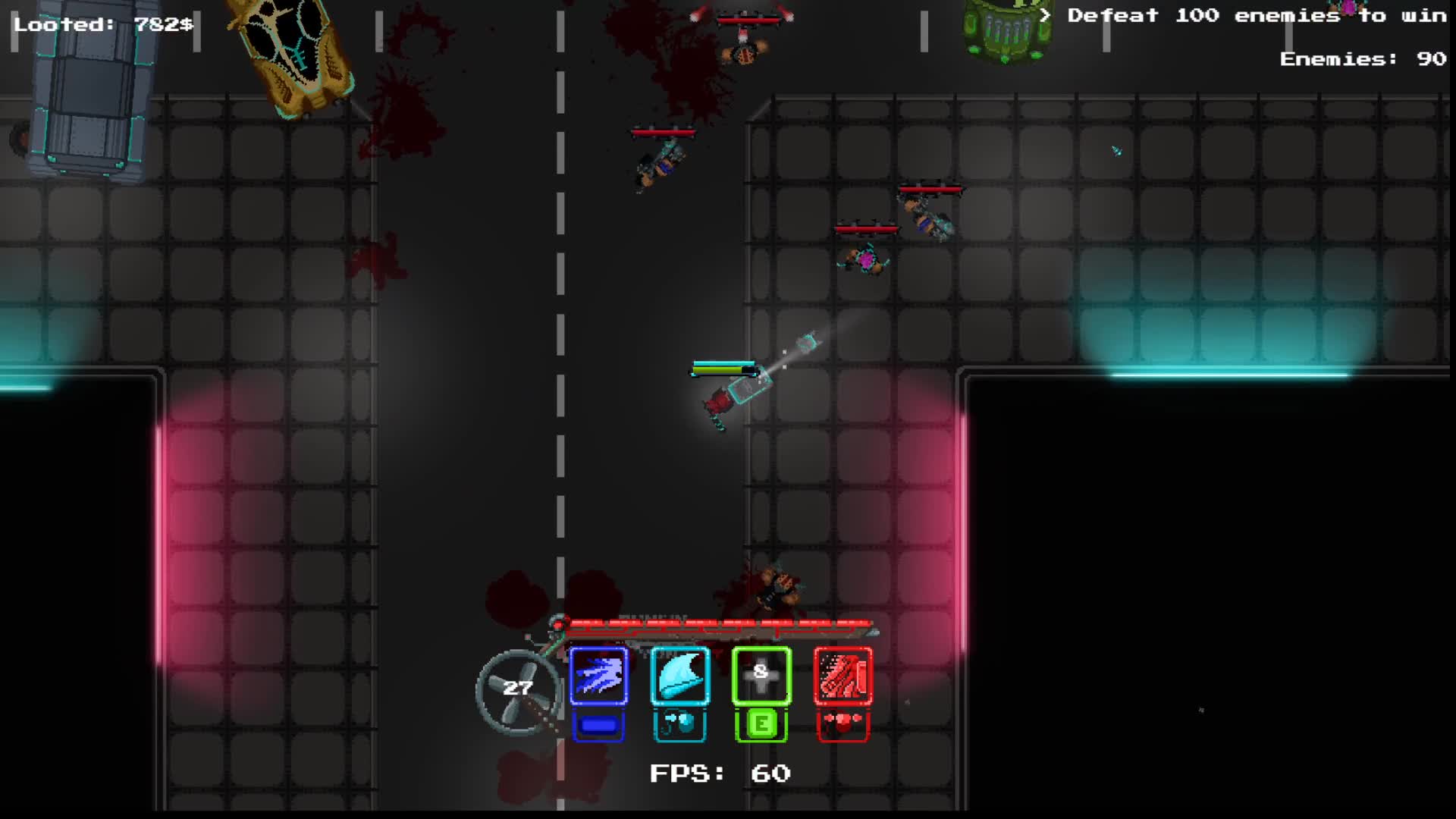This screenshot has width=1456, height=819.
Task: Click the blue charge bar beneath the dash icon
Action: coord(598,724)
